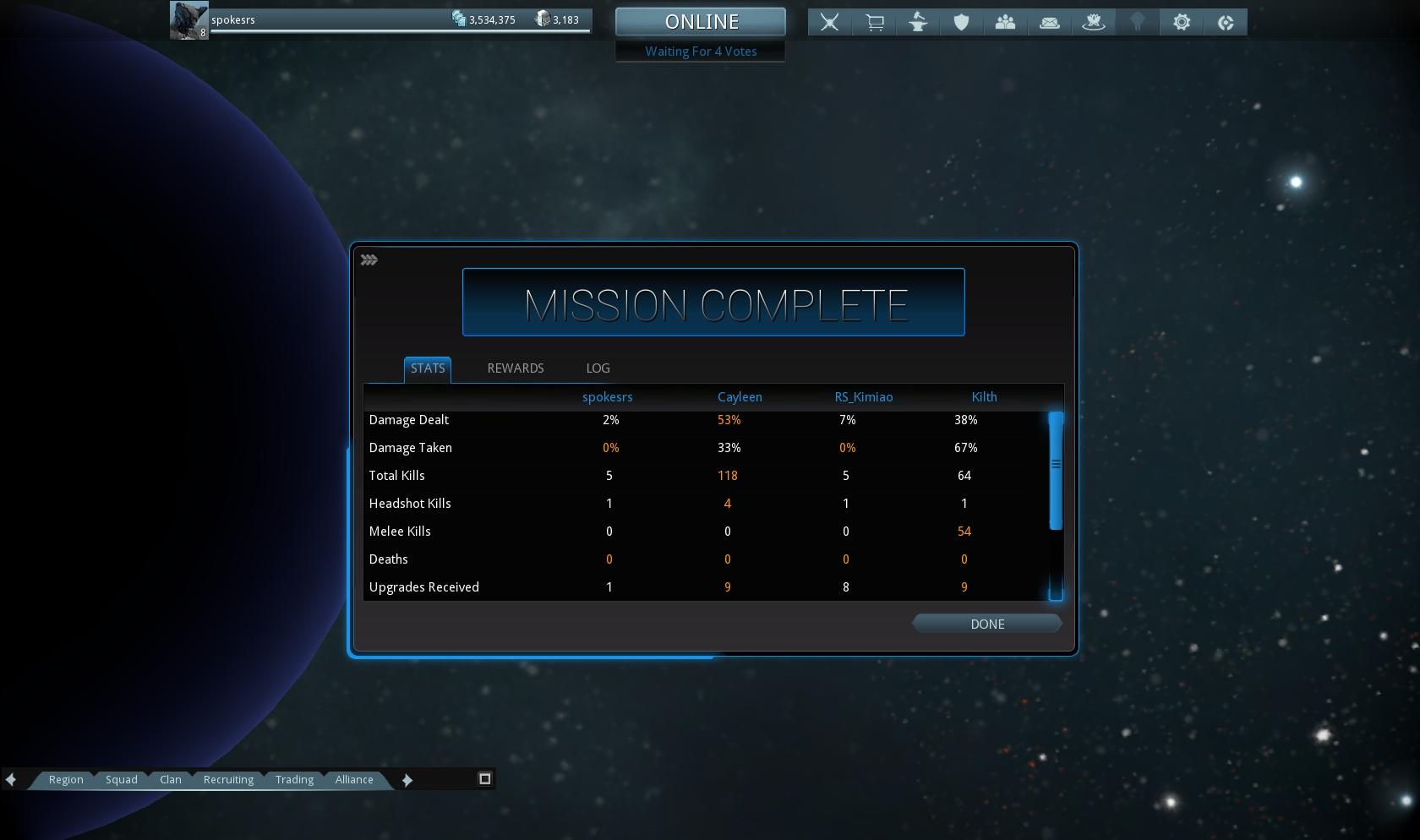The width and height of the screenshot is (1420, 840).
Task: Open the contacts people-group icon
Action: coord(1005,23)
